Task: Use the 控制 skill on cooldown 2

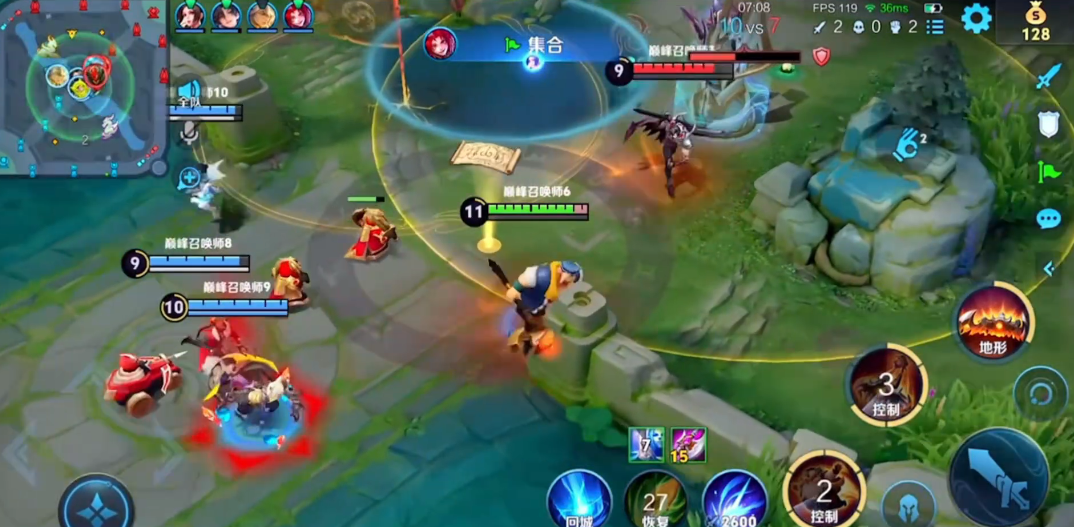Action: click(824, 490)
